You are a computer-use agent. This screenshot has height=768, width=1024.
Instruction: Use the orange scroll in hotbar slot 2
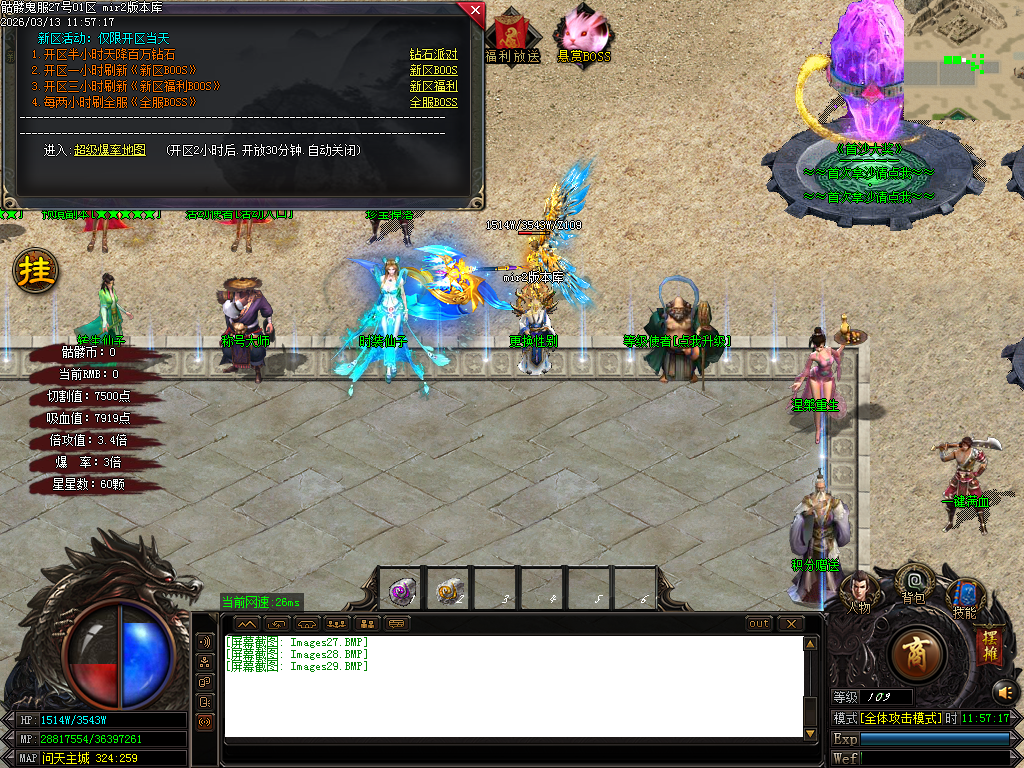449,591
